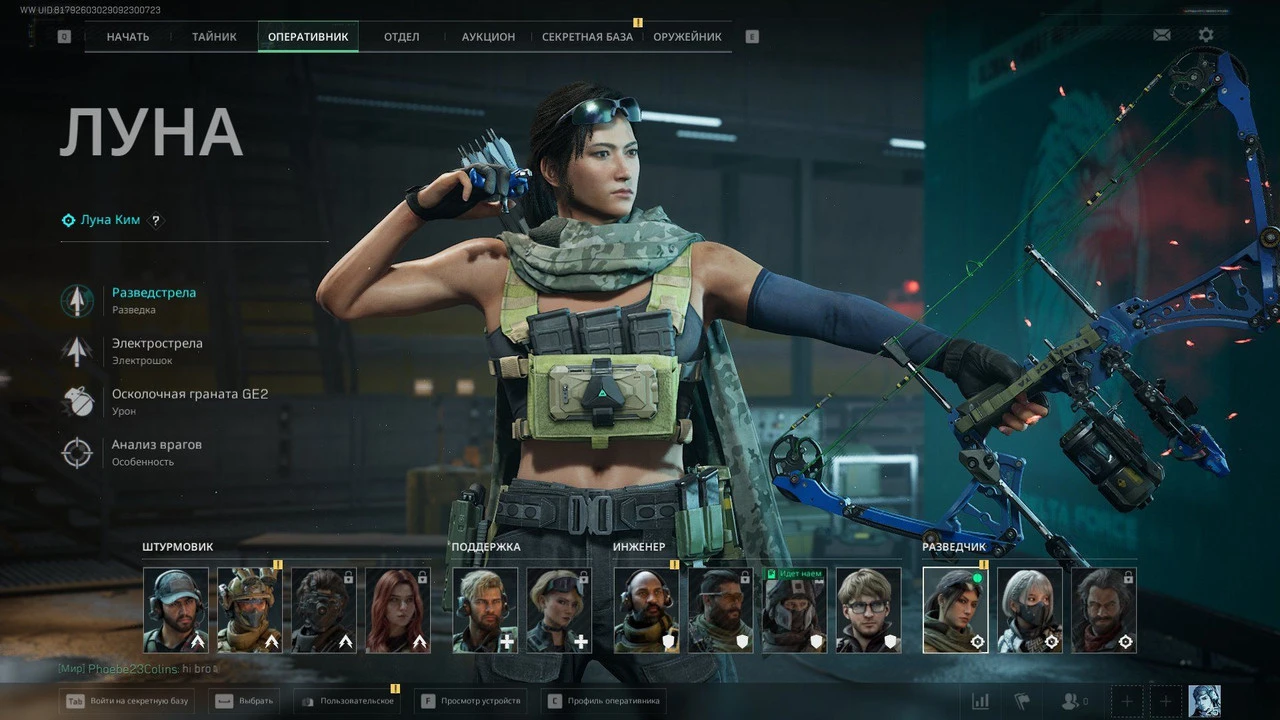Select the Оперативник tab
The width and height of the screenshot is (1280, 720).
(308, 37)
